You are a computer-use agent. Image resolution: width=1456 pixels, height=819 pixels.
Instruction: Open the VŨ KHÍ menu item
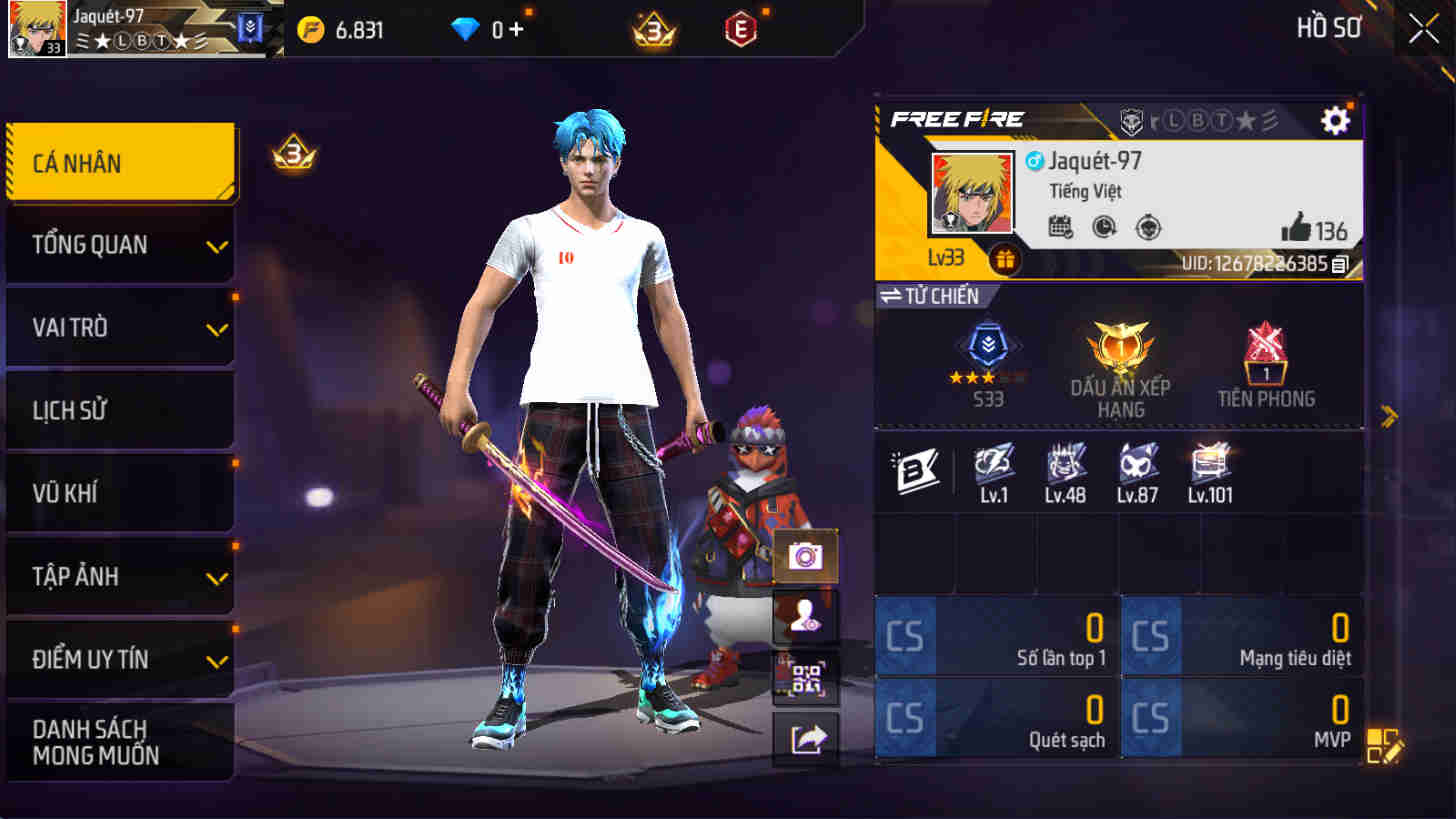tap(120, 493)
